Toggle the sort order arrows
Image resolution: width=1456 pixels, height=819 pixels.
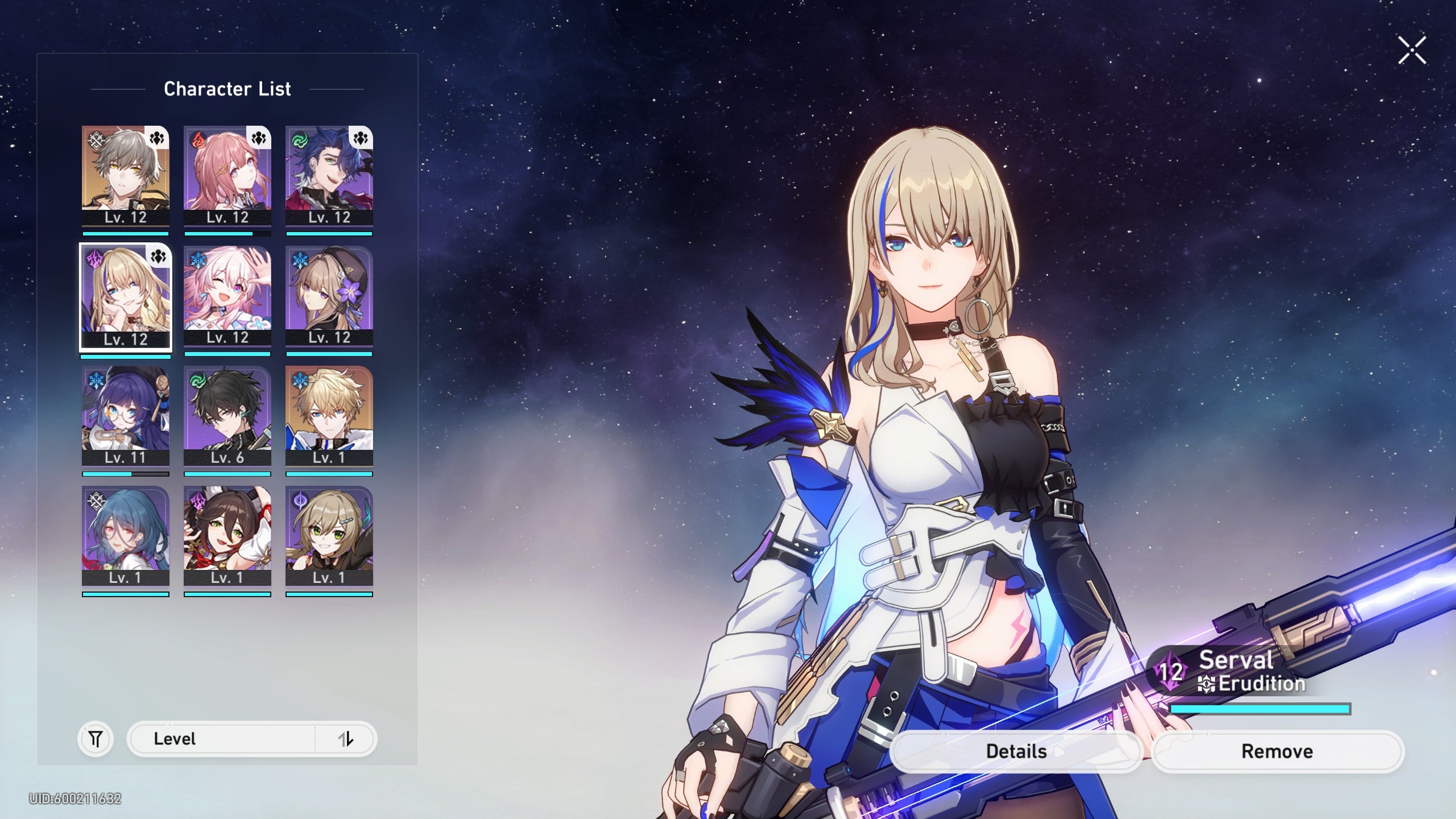pyautogui.click(x=346, y=739)
